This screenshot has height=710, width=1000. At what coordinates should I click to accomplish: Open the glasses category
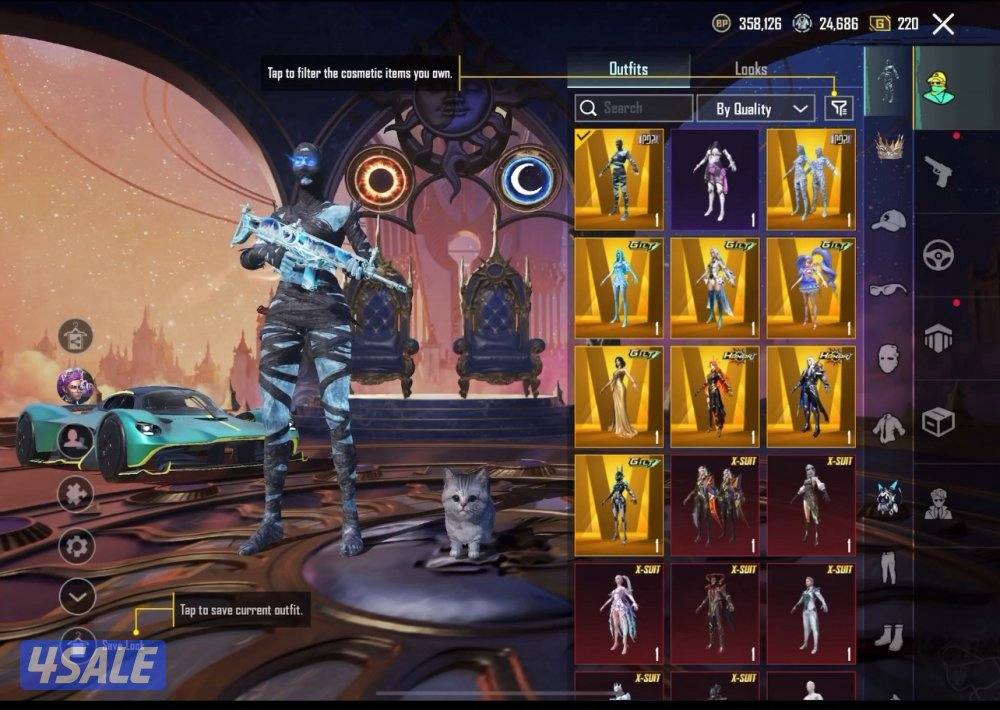point(888,290)
